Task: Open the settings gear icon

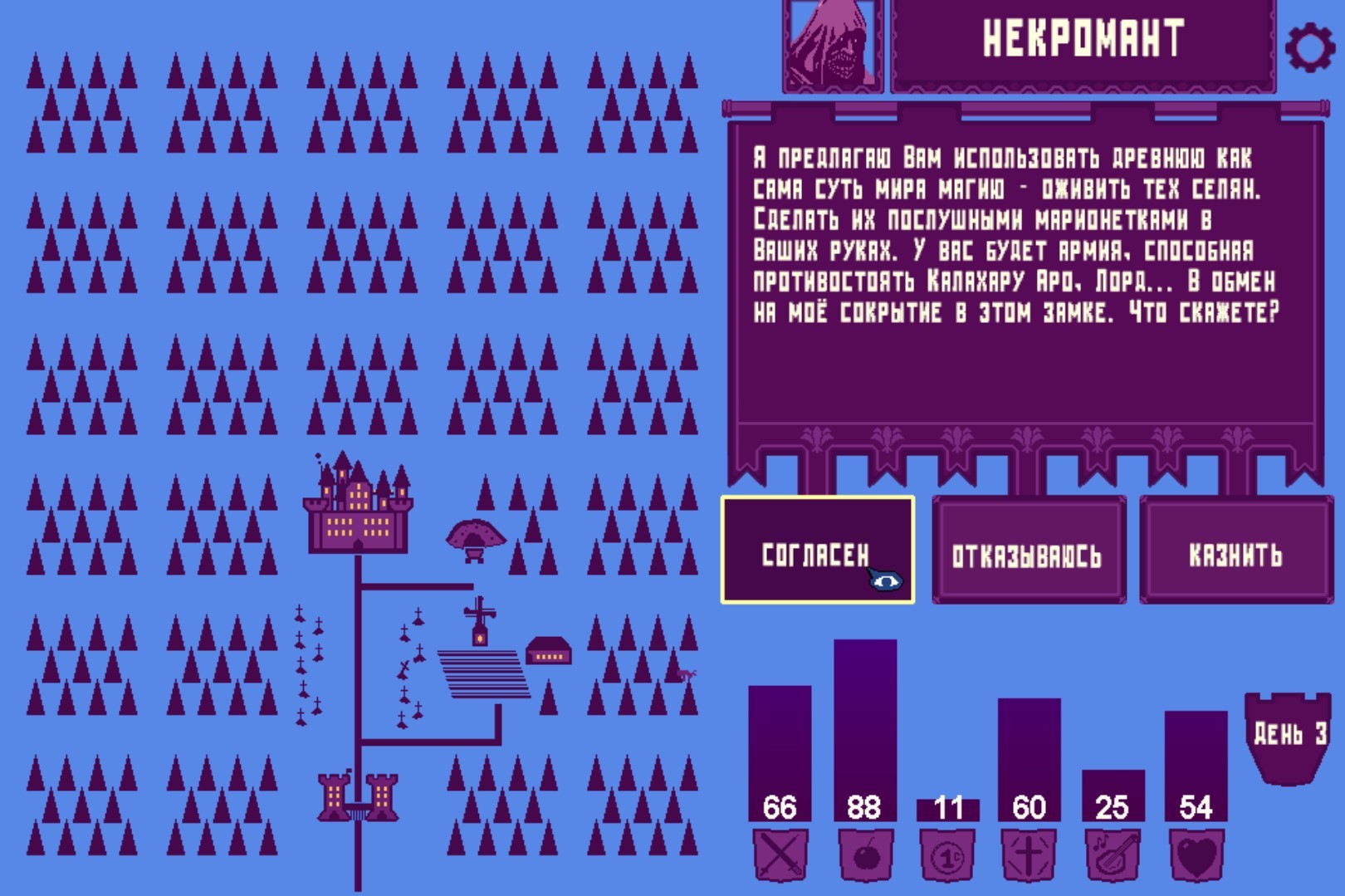Action: (1311, 37)
